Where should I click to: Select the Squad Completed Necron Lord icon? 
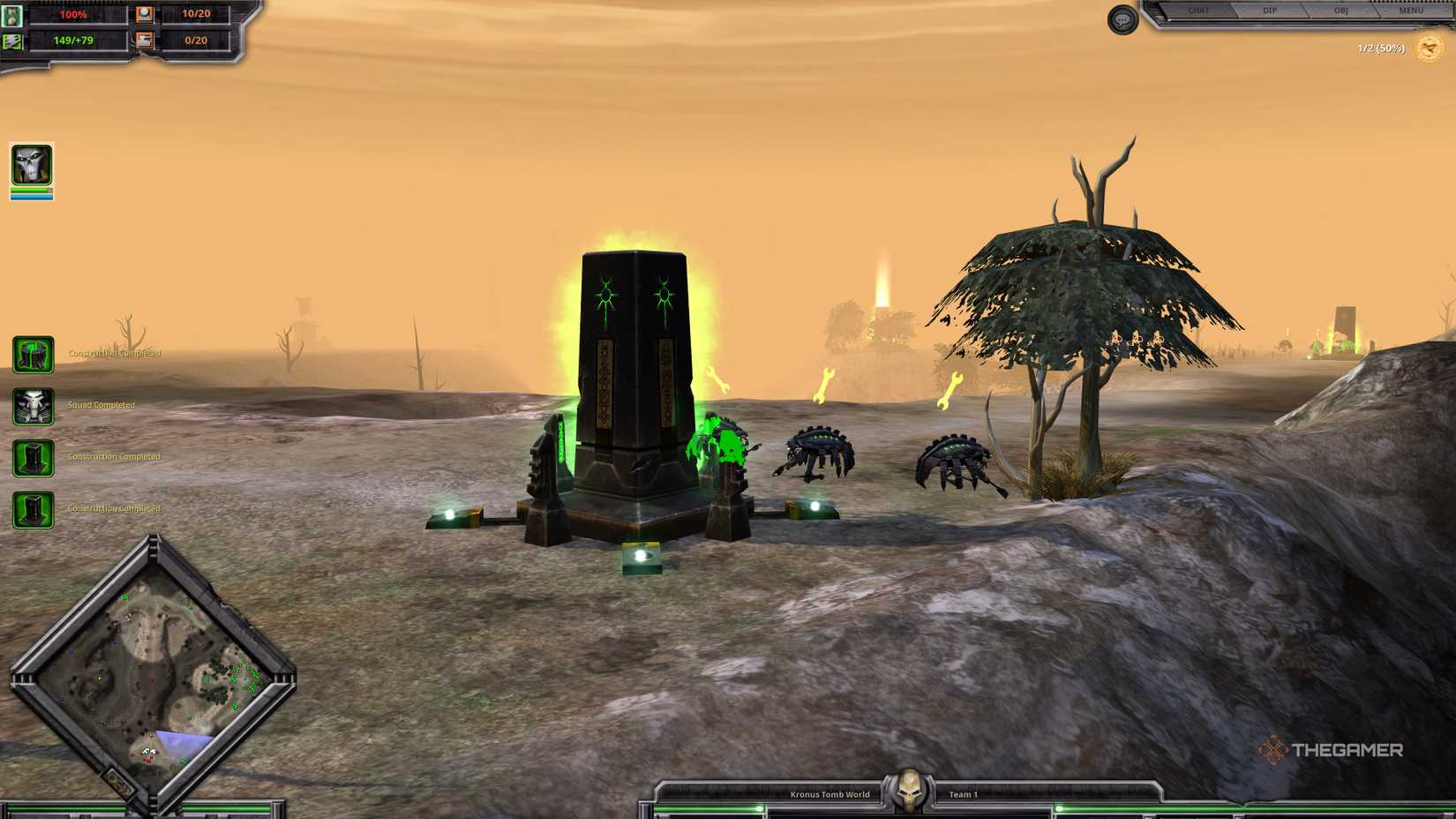pos(33,405)
